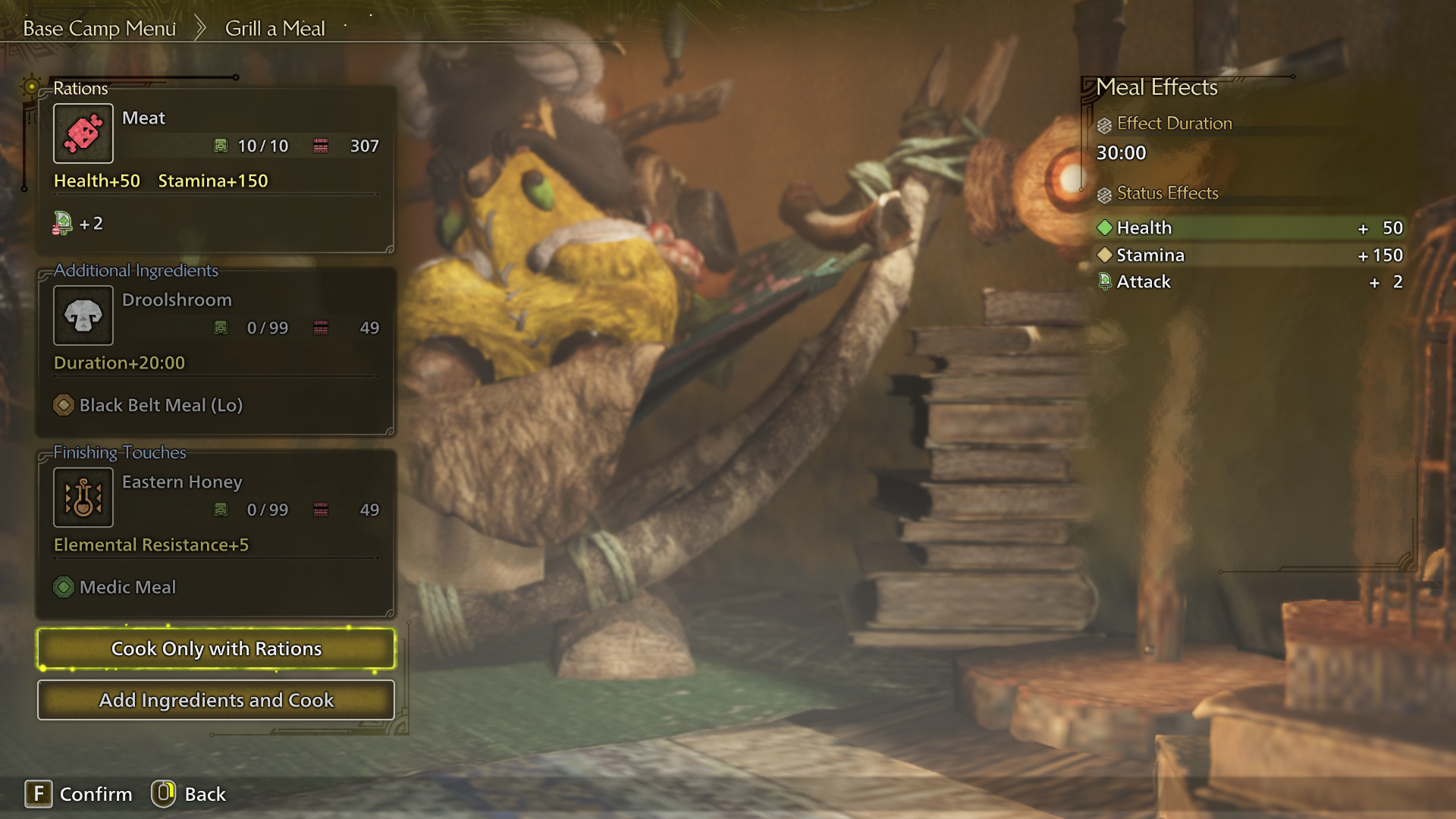Click the Droolshroom mushroom icon
Image resolution: width=1456 pixels, height=819 pixels.
pyautogui.click(x=83, y=315)
